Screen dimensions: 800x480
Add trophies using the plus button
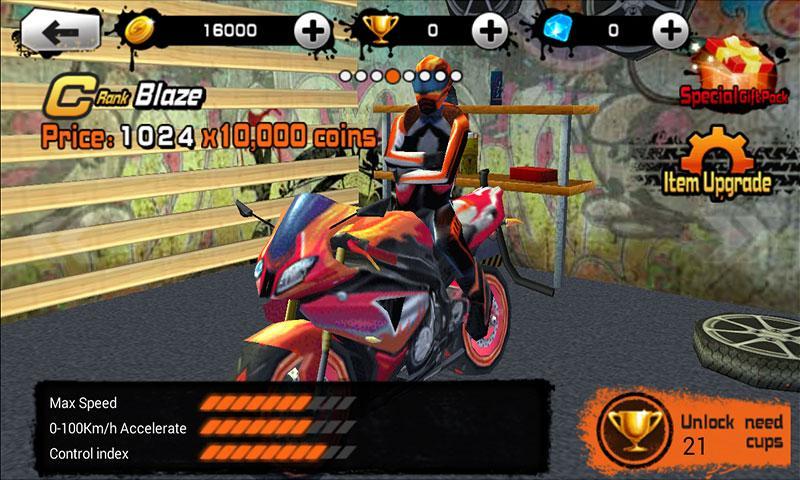(489, 31)
